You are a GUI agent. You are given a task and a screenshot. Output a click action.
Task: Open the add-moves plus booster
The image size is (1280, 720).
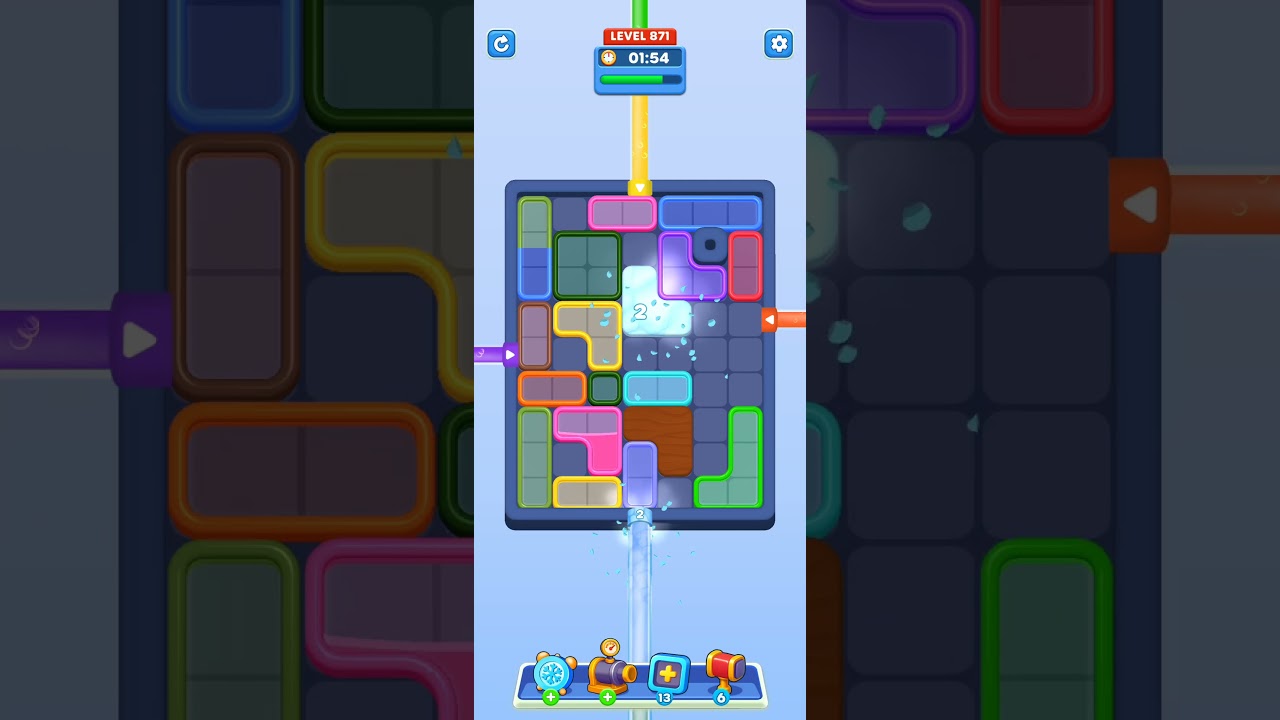coord(668,673)
